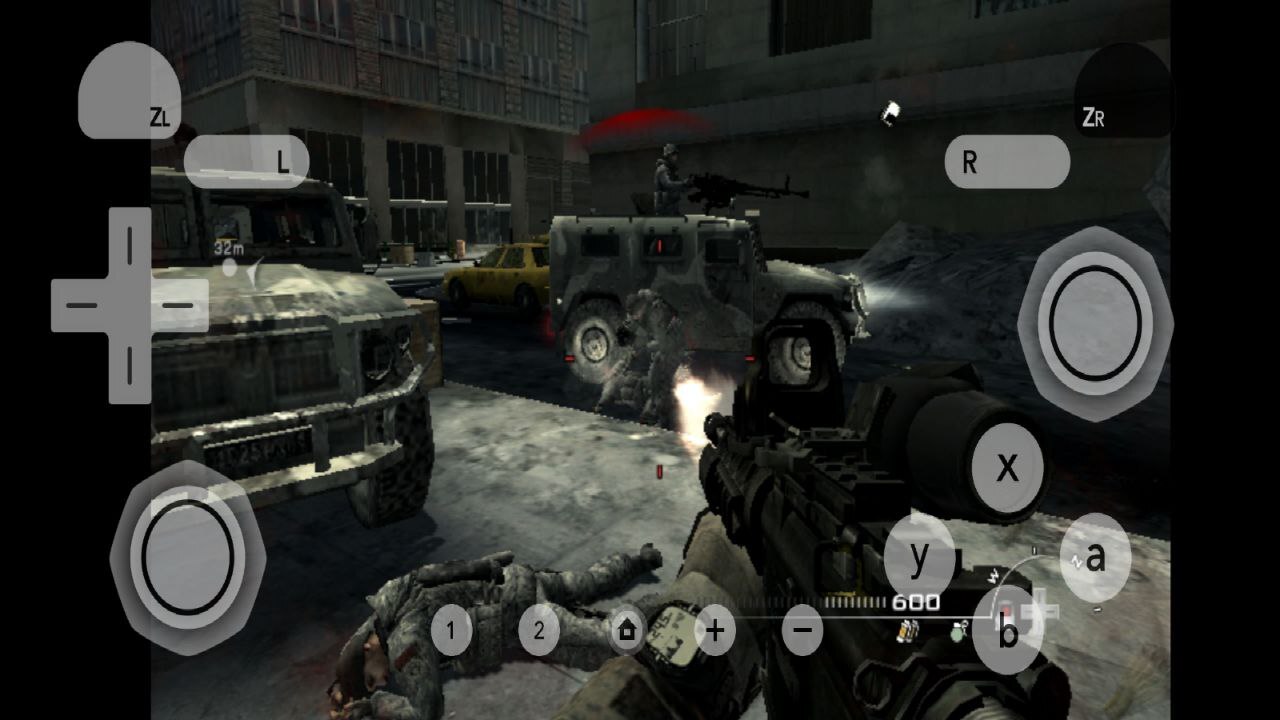The width and height of the screenshot is (1280, 720).
Task: Open the home menu button
Action: pos(627,631)
